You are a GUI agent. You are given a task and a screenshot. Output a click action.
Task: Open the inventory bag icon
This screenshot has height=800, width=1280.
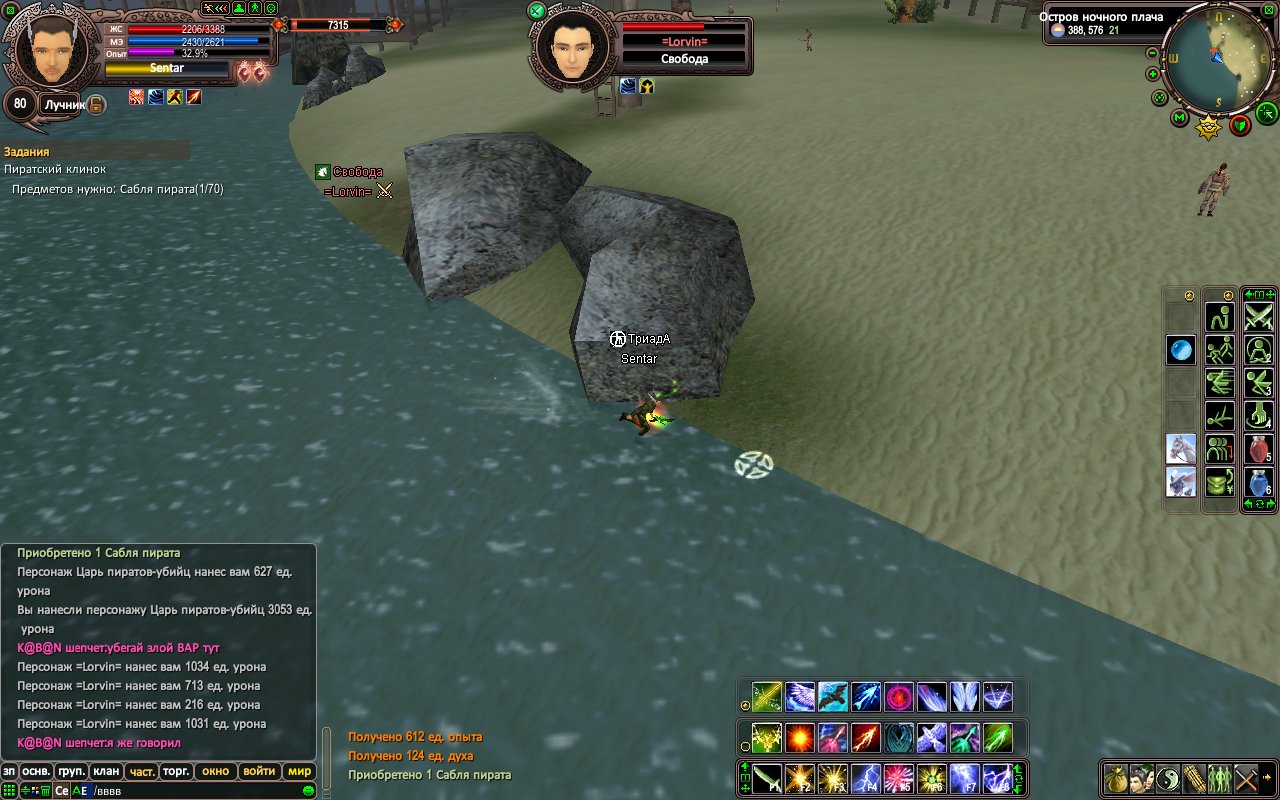tap(1116, 777)
